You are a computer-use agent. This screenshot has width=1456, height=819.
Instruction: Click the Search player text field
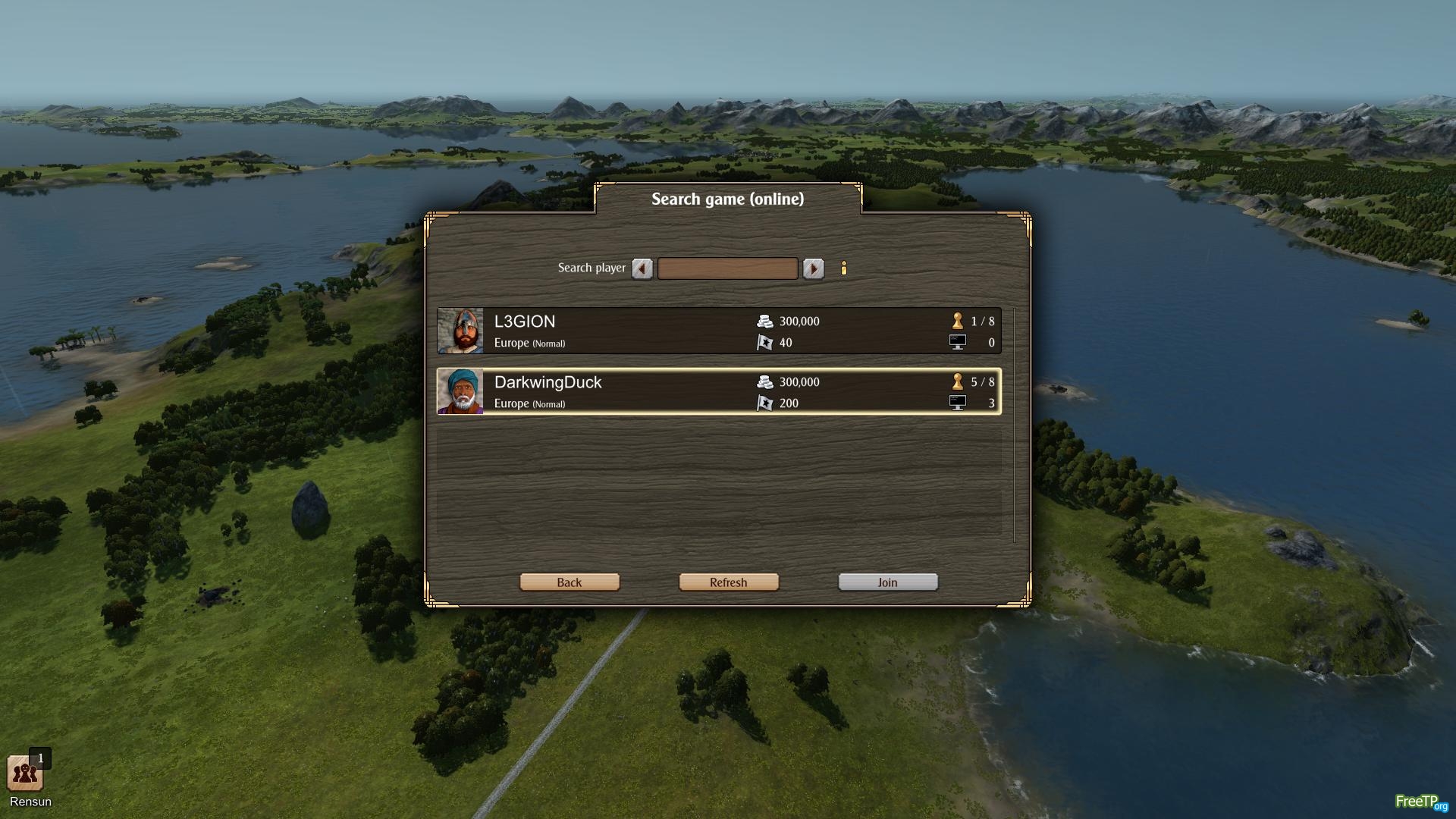(x=727, y=268)
